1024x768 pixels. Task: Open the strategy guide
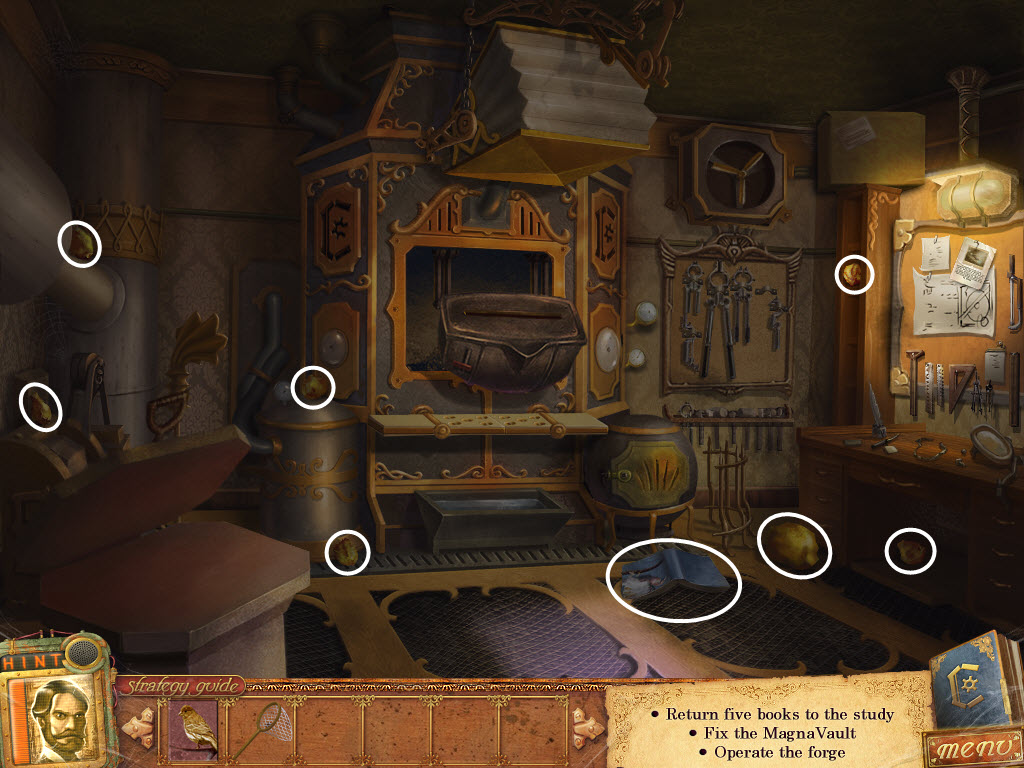181,686
